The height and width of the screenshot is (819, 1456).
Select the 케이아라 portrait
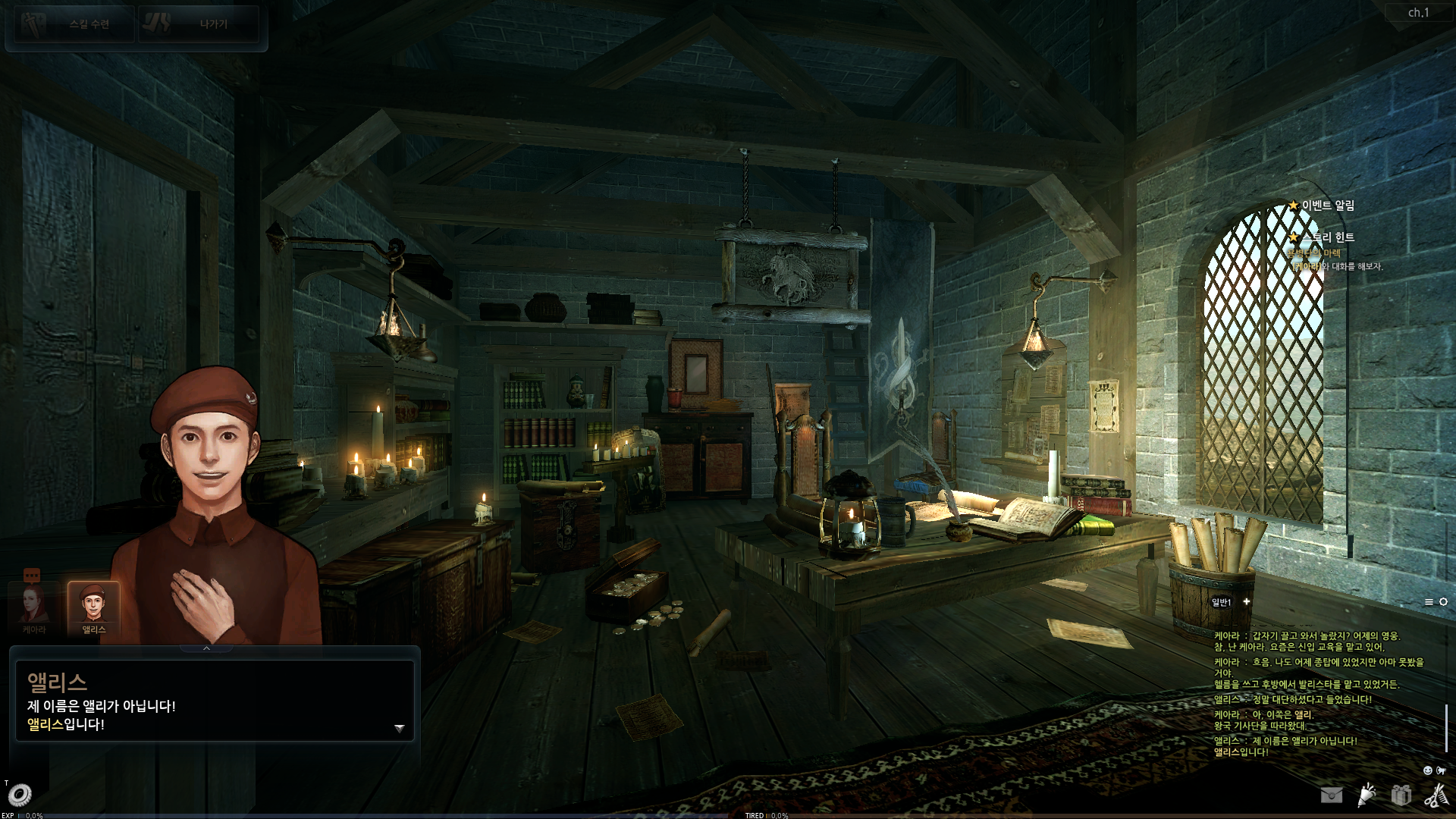coord(33,607)
